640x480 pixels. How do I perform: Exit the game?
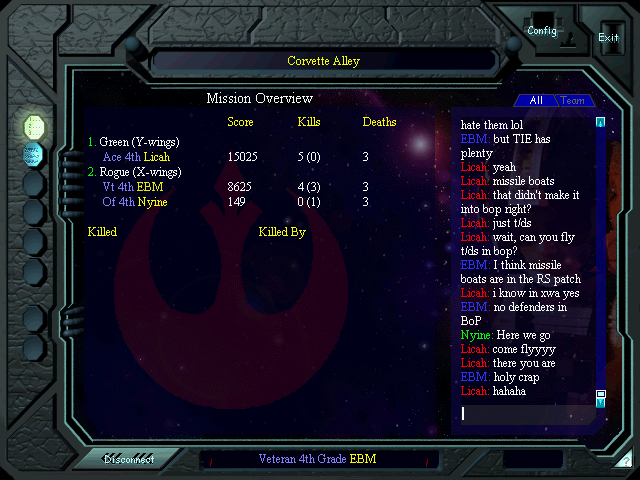coord(608,37)
